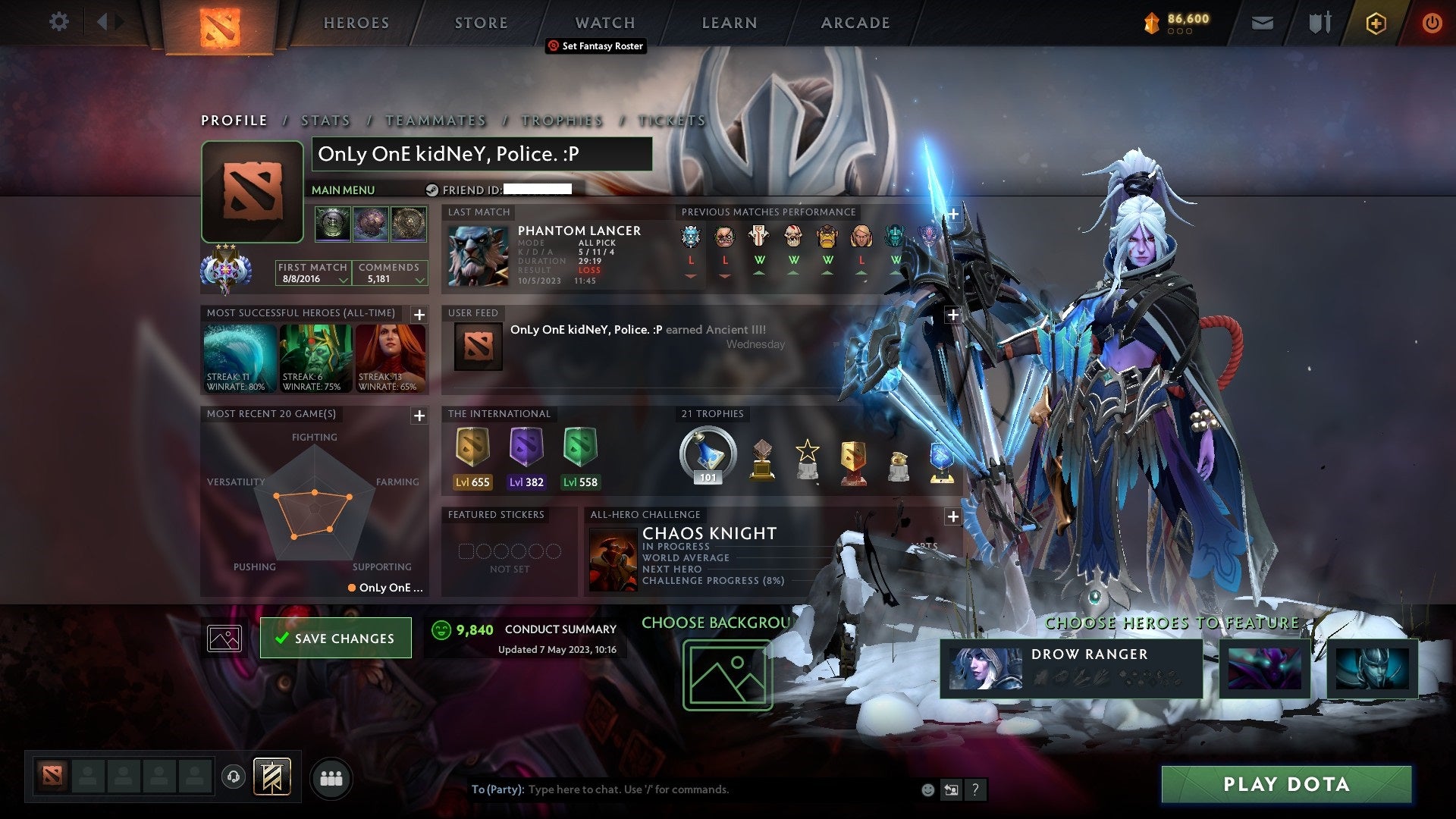Click the SAVE CHANGES button
This screenshot has width=1456, height=819.
(x=335, y=638)
